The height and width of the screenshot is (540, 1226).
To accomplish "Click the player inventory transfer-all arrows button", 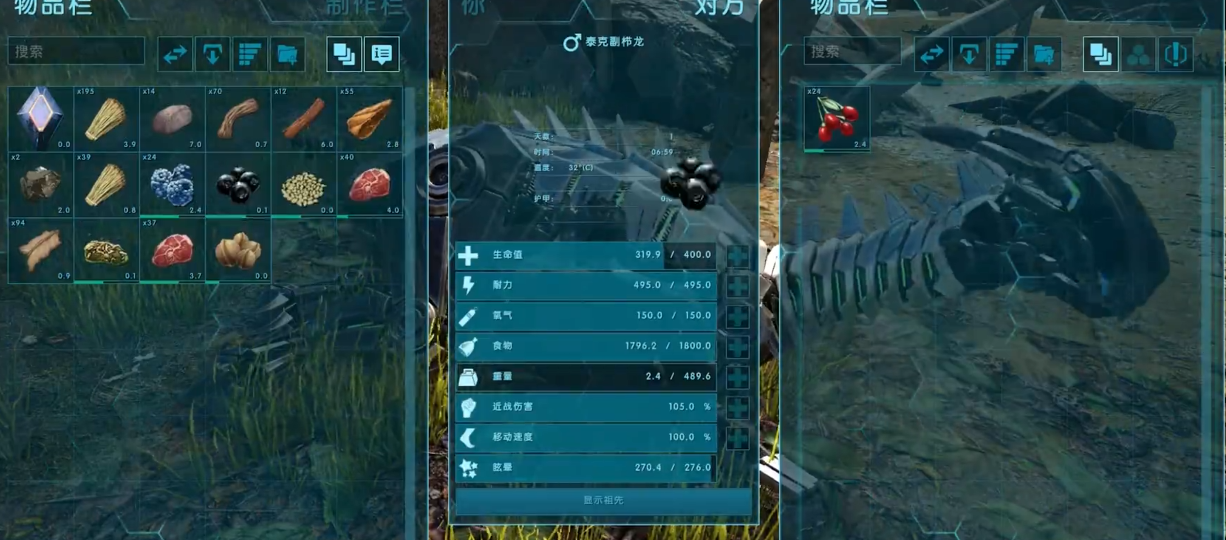I will [176, 54].
